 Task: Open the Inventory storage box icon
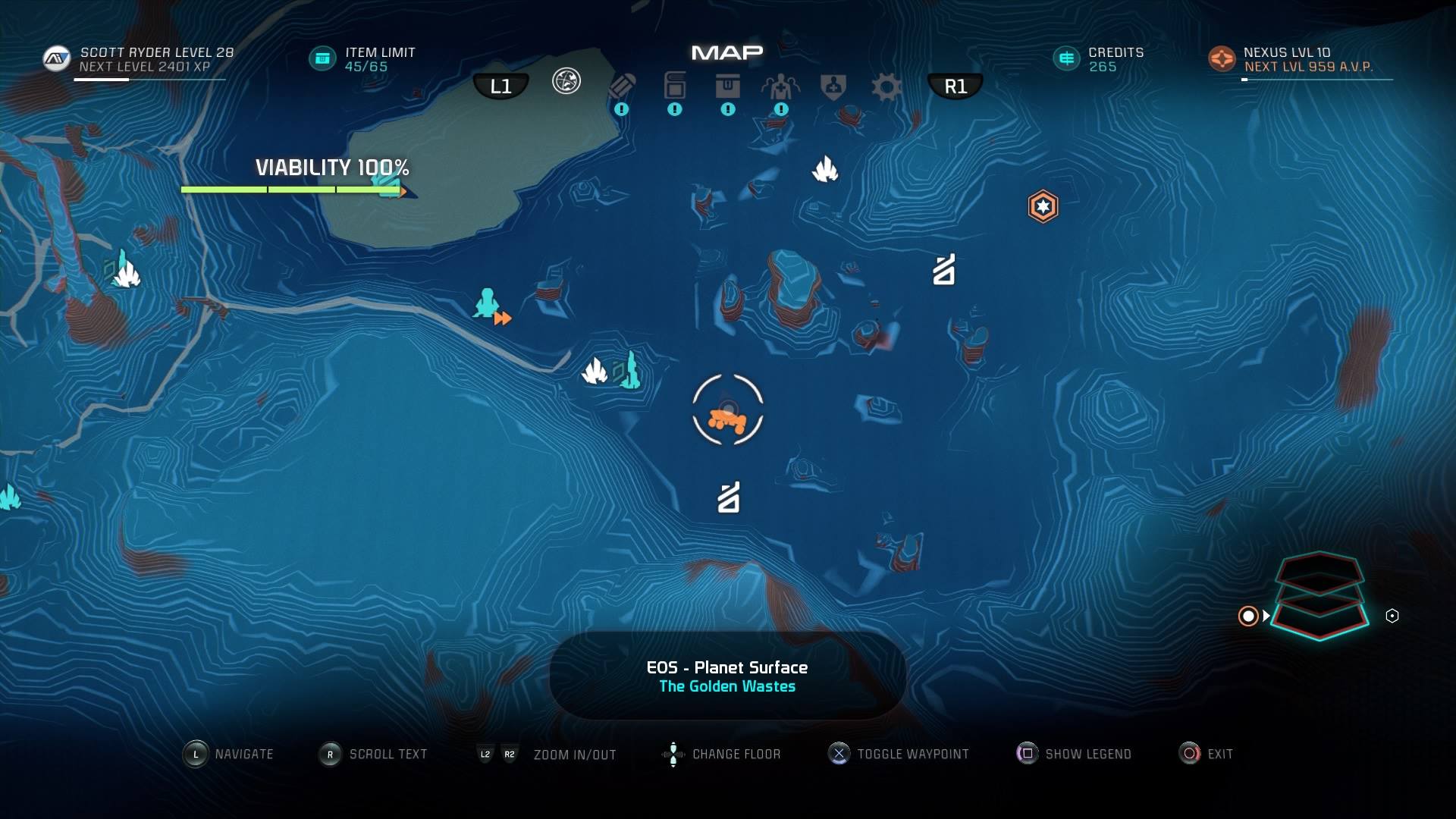[728, 86]
